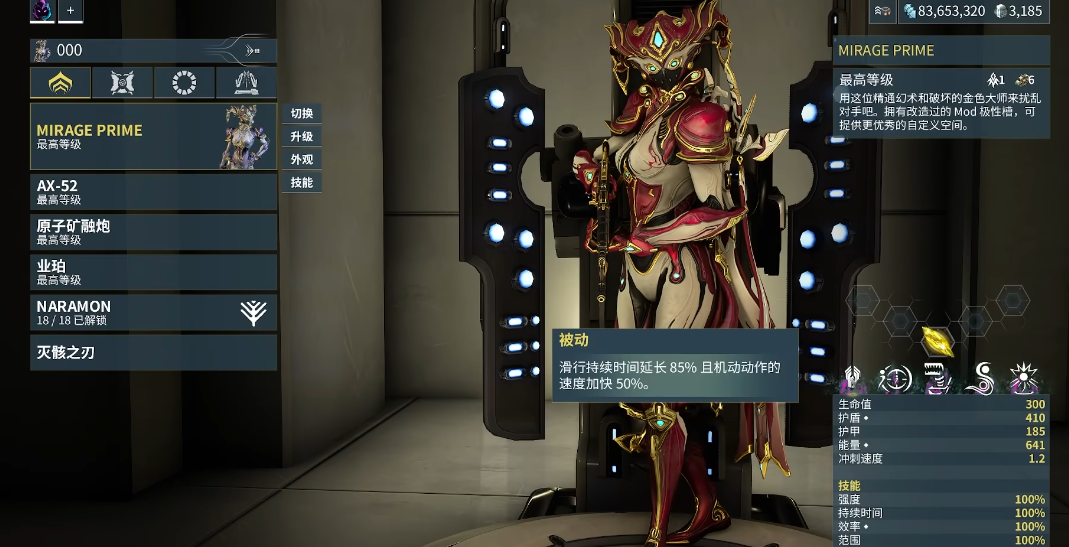The height and width of the screenshot is (547, 1069).
Task: Open the AX-52 primary weapon slot
Action: 153,192
